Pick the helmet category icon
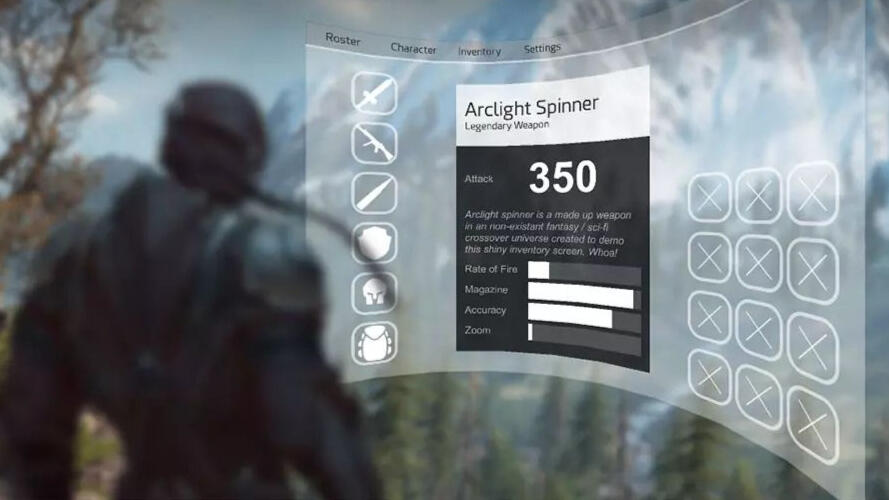Screen dimensions: 889x500 [x=374, y=292]
